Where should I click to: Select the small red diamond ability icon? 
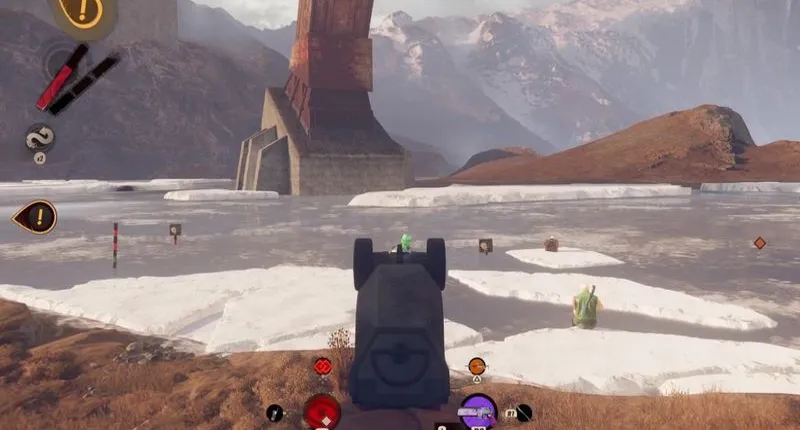pos(322,366)
